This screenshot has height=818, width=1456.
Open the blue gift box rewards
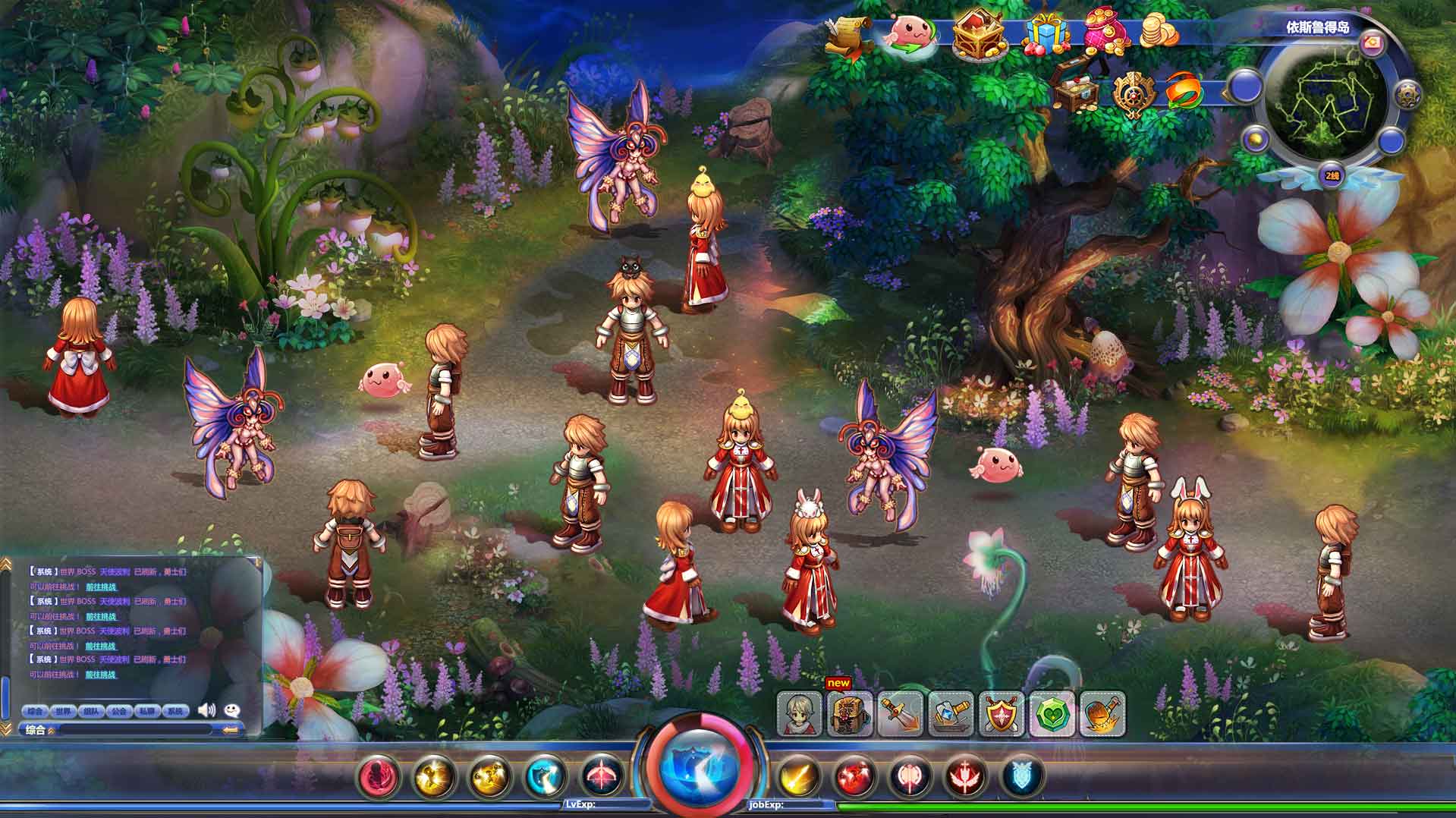[x=1047, y=35]
